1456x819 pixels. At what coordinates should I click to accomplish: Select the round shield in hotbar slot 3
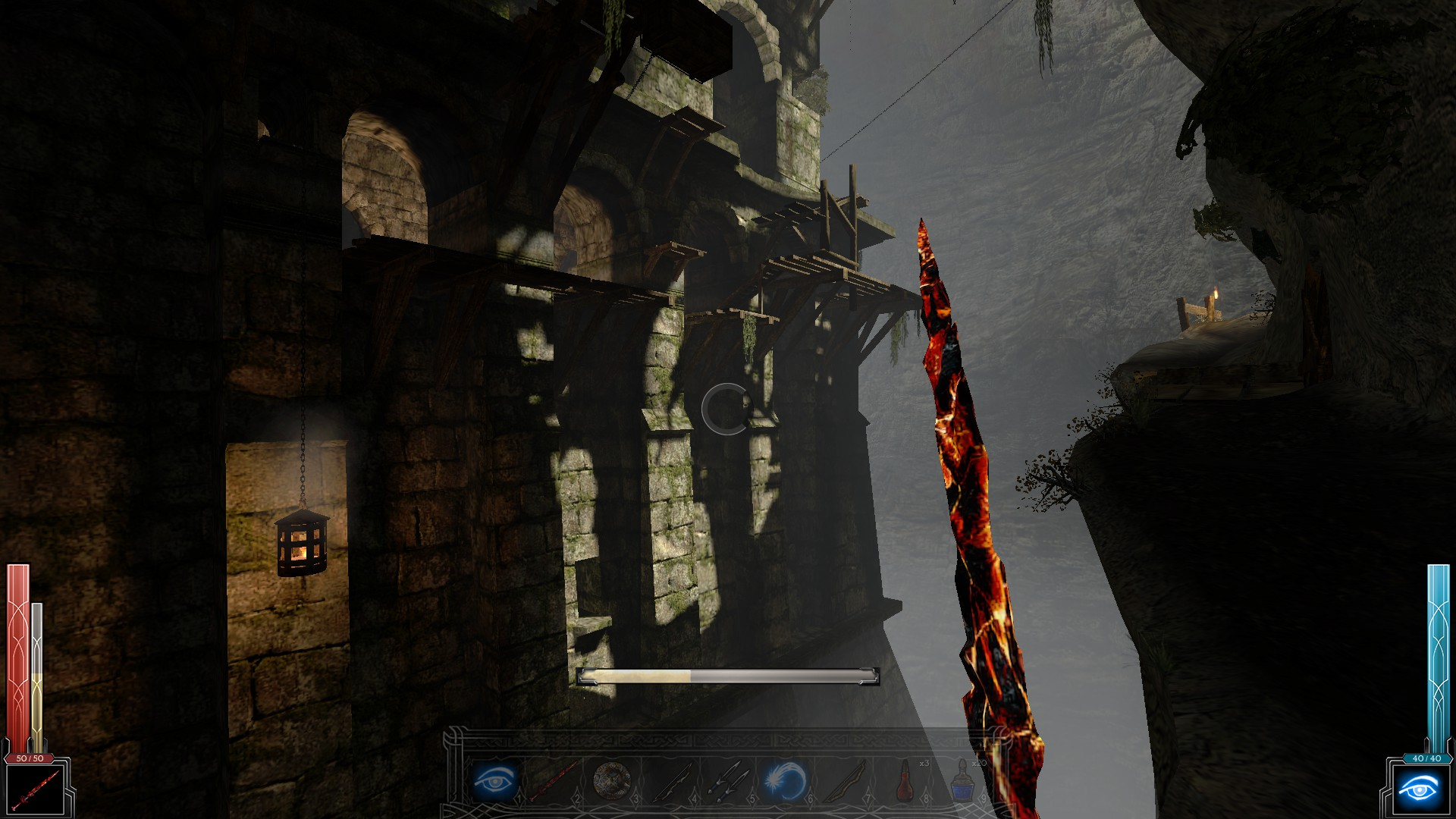click(611, 780)
